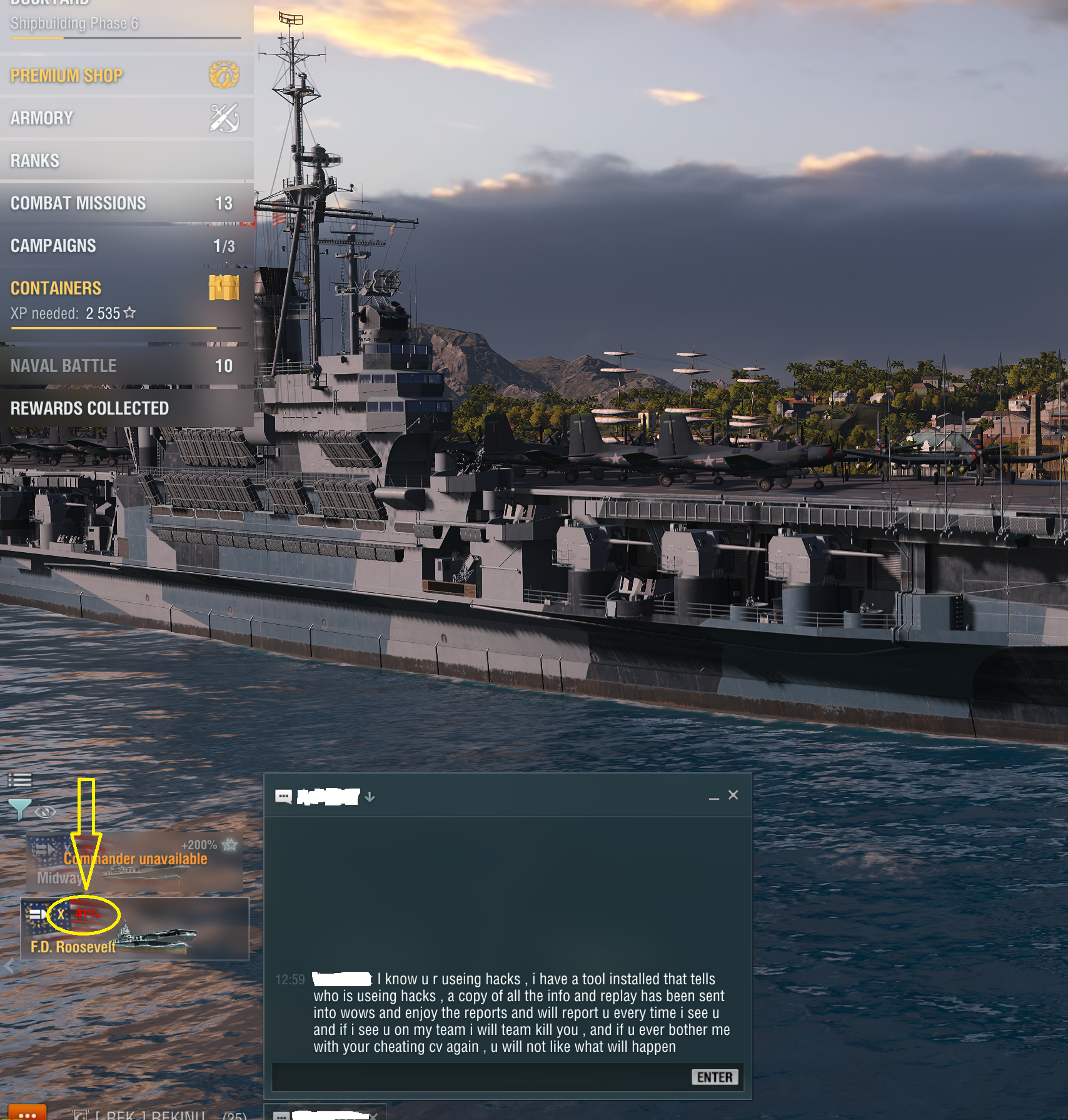Click the chat header down arrow
Viewport: 1068px width, 1120px height.
point(370,797)
